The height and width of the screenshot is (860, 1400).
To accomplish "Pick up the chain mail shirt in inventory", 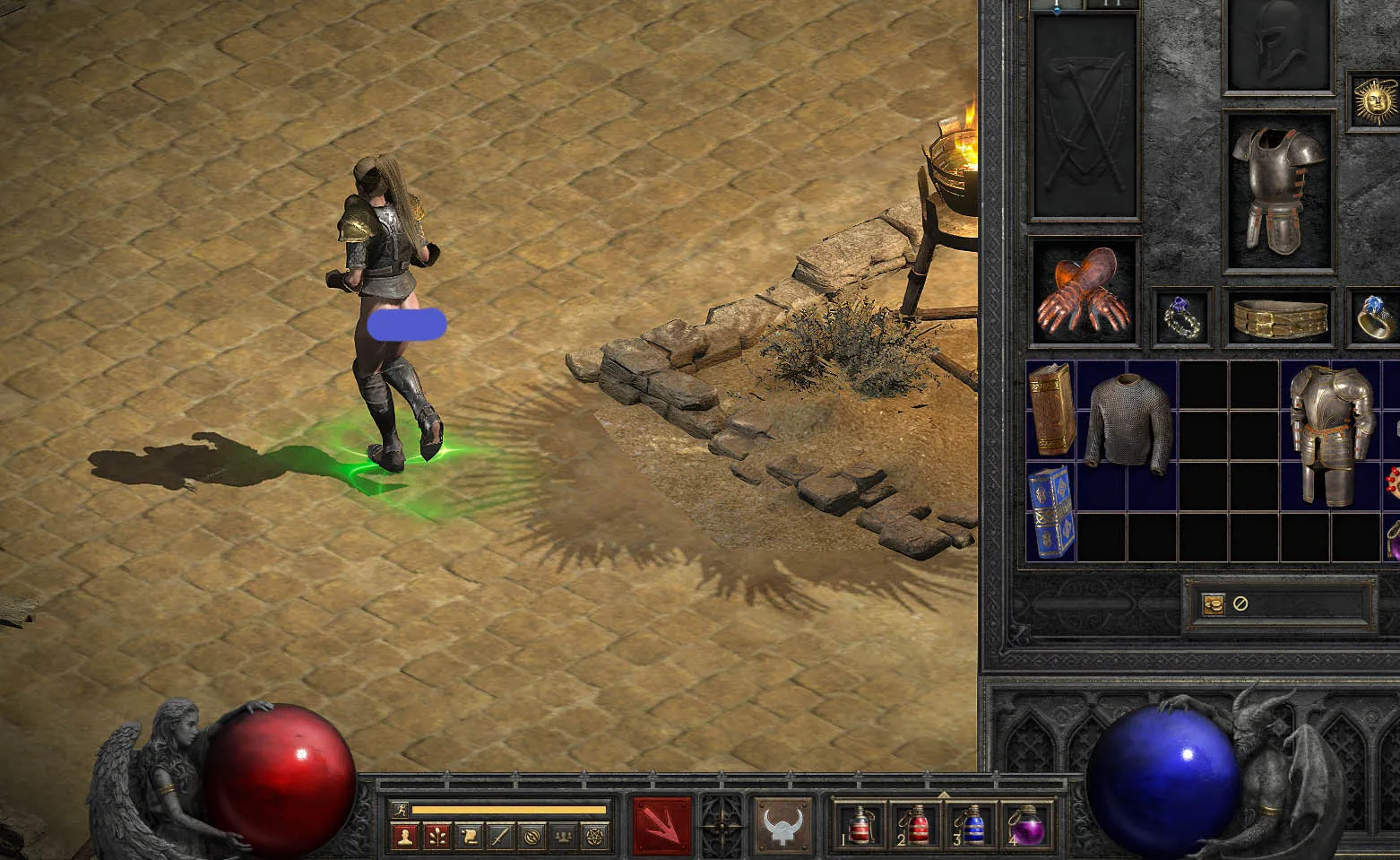I will pyautogui.click(x=1128, y=420).
